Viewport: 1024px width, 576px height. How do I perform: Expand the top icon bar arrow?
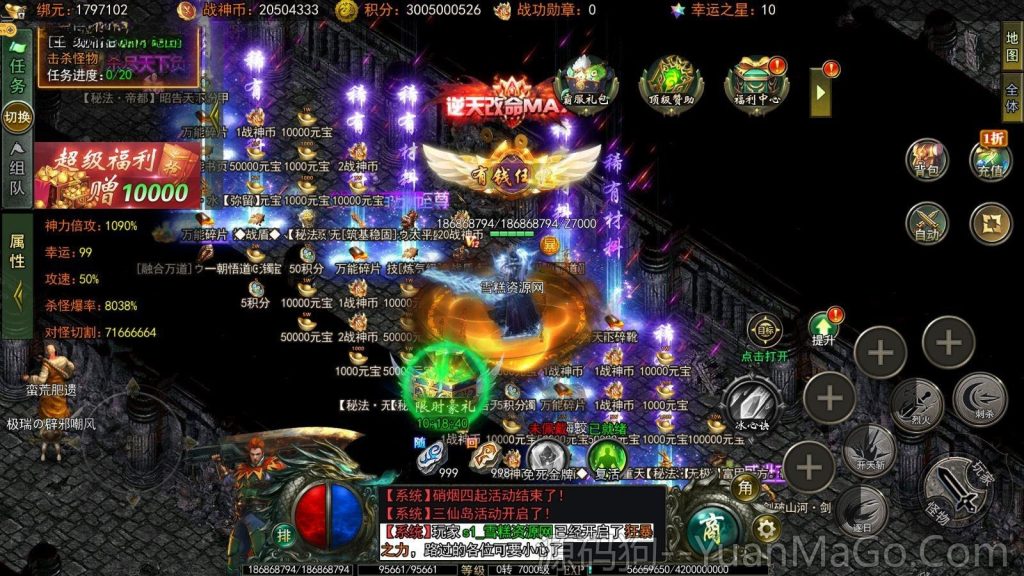pos(821,92)
